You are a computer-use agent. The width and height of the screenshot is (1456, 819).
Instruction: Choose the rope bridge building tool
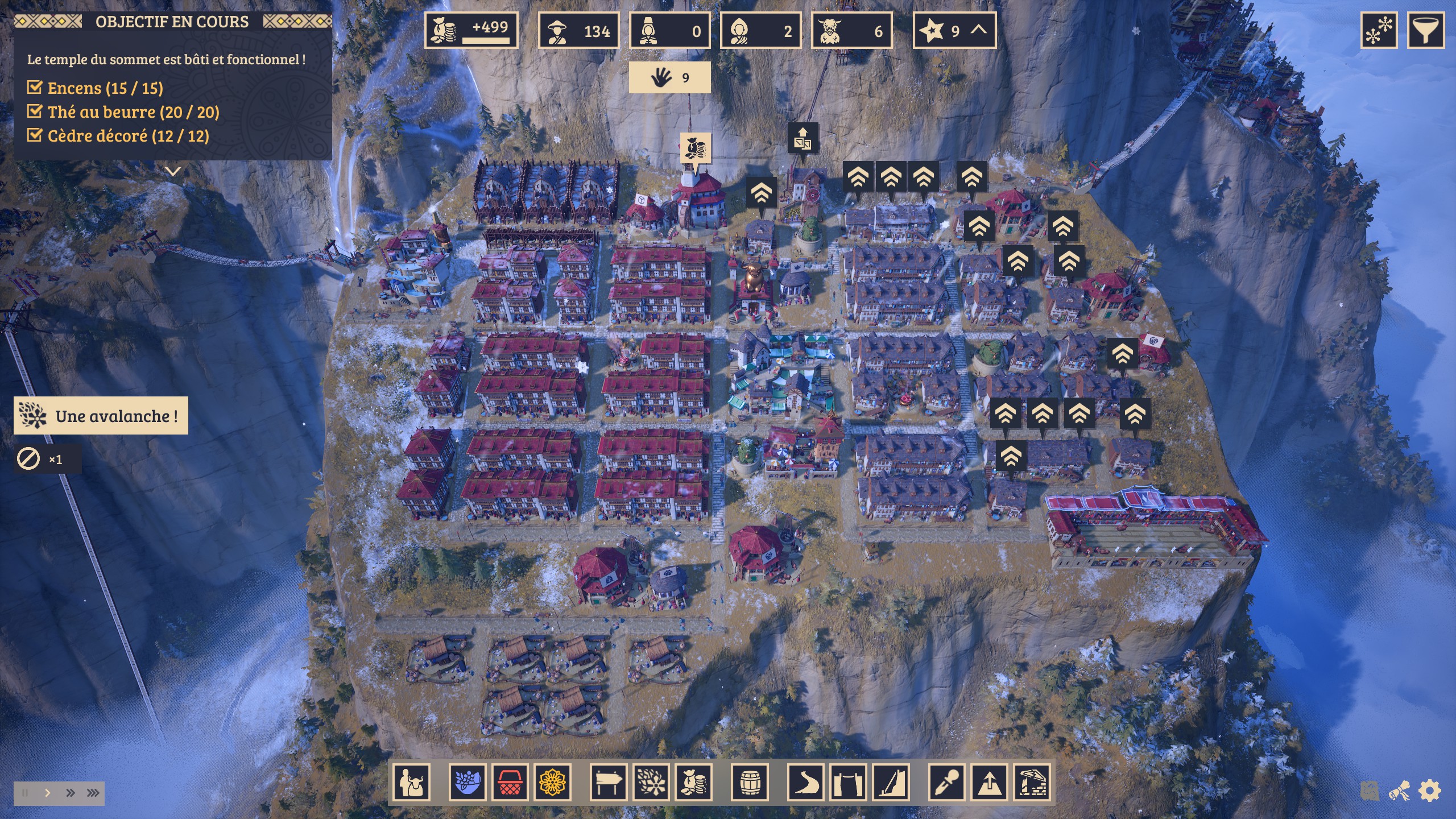point(848,783)
